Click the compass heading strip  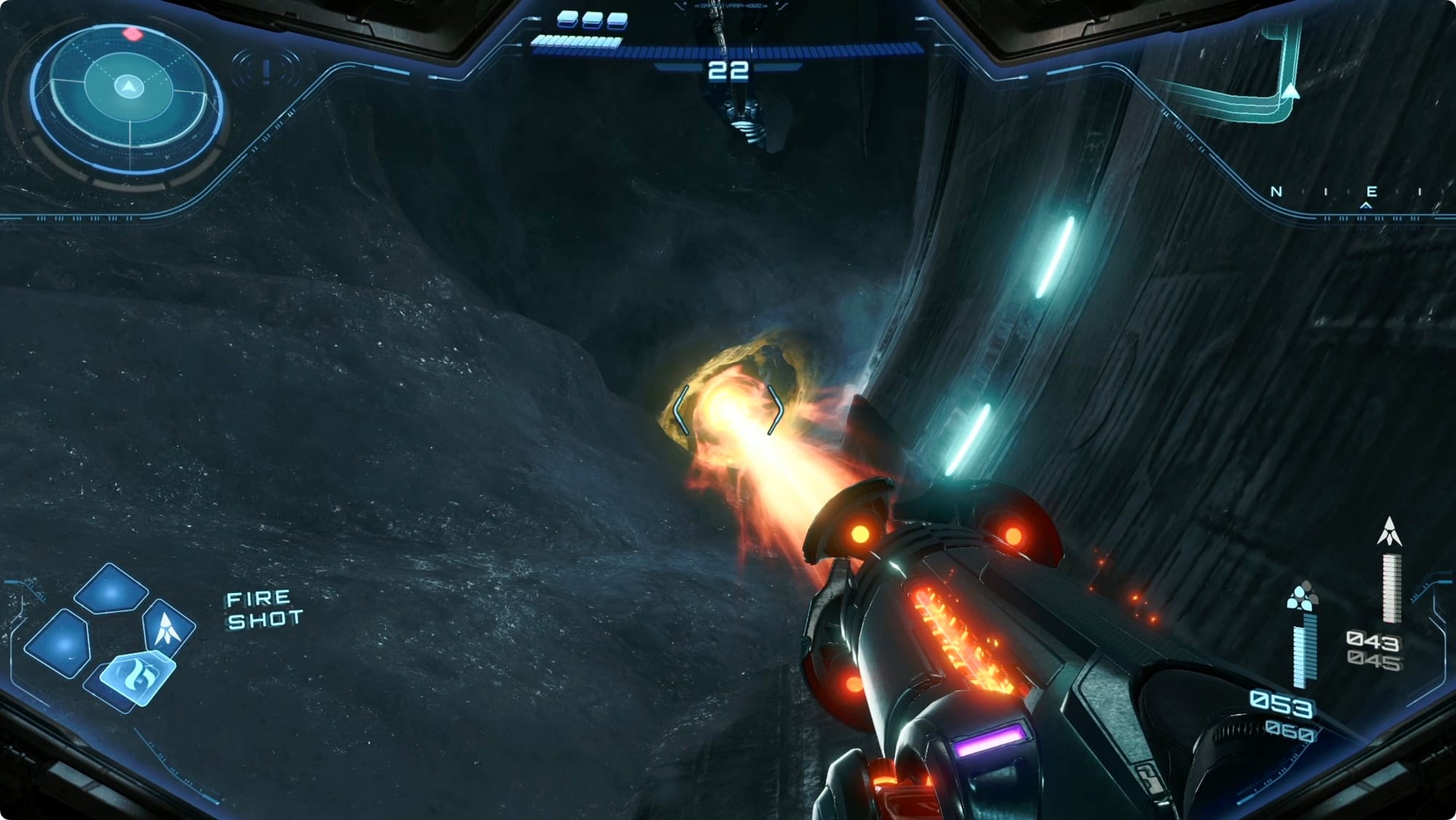1347,193
